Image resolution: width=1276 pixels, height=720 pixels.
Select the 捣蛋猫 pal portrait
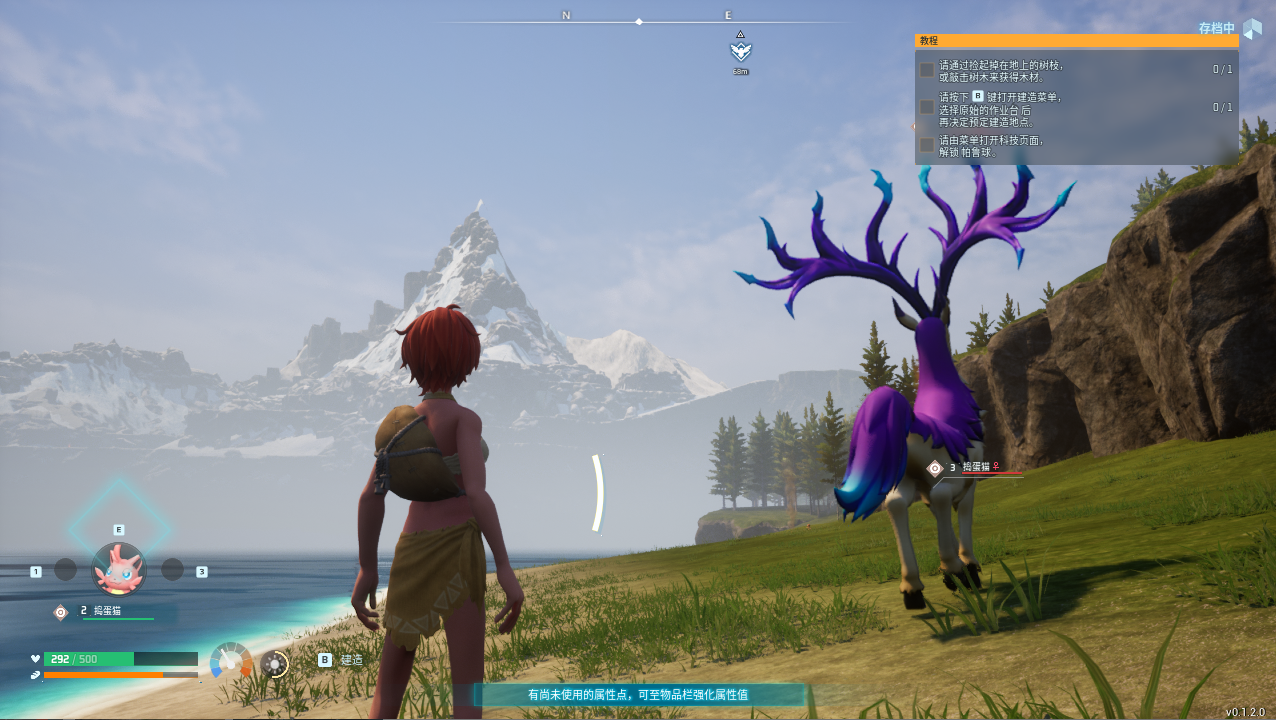tap(119, 569)
